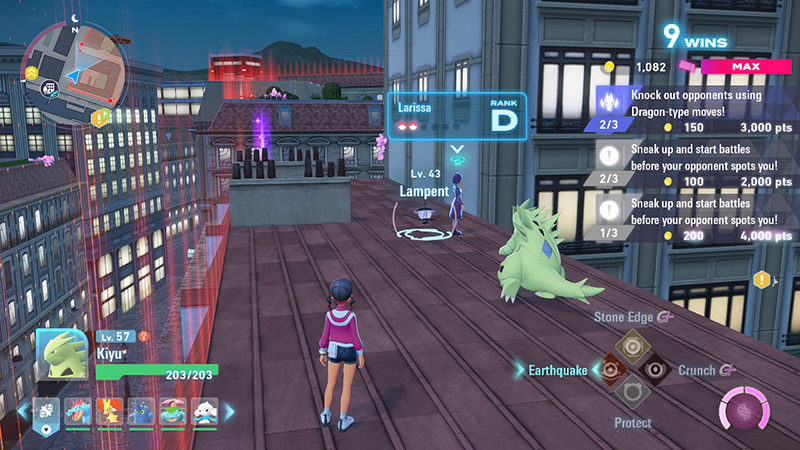Activate the Protect move
Viewport: 800px width, 450px height.
coord(629,392)
